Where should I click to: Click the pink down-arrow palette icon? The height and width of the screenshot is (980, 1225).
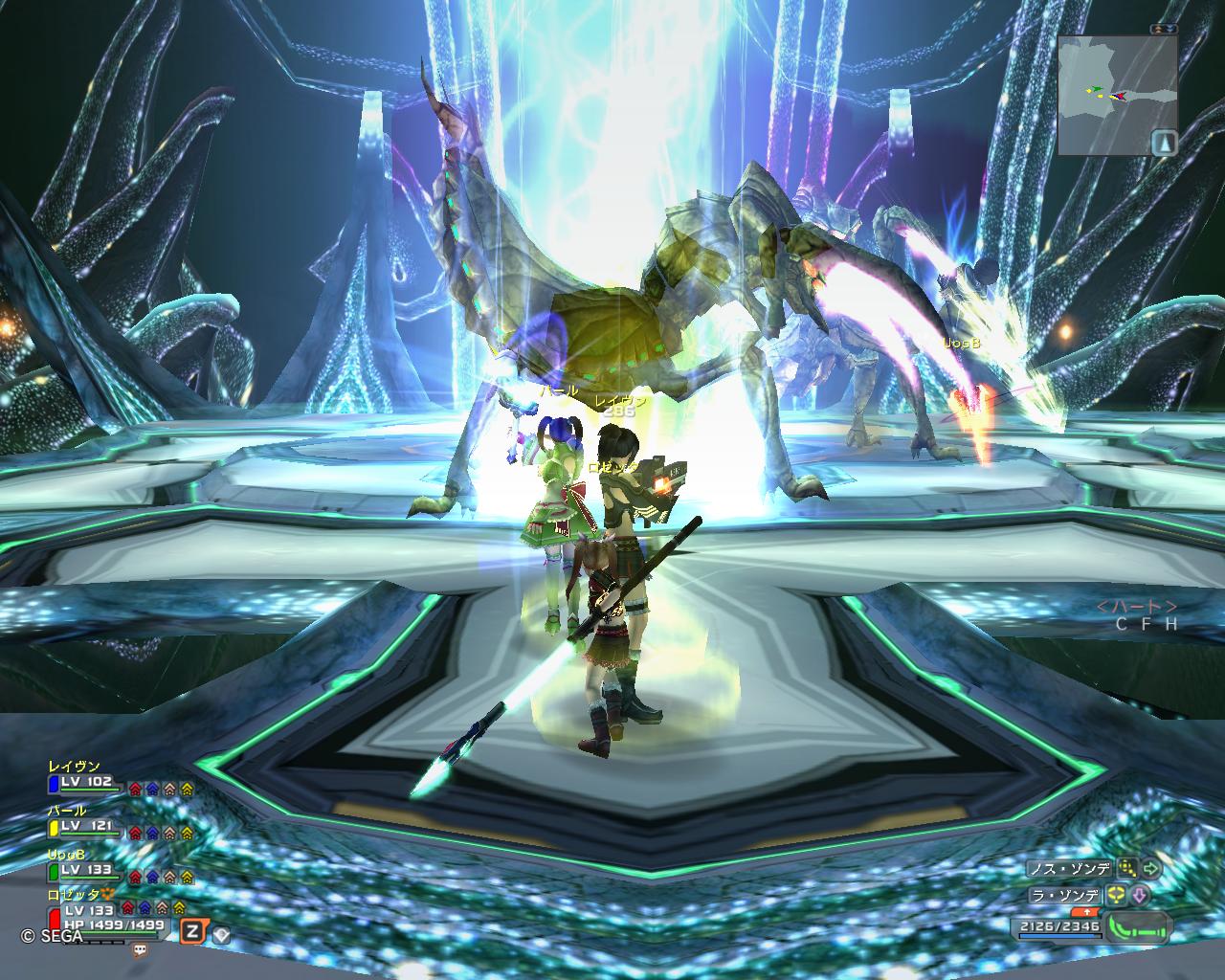tap(1140, 896)
